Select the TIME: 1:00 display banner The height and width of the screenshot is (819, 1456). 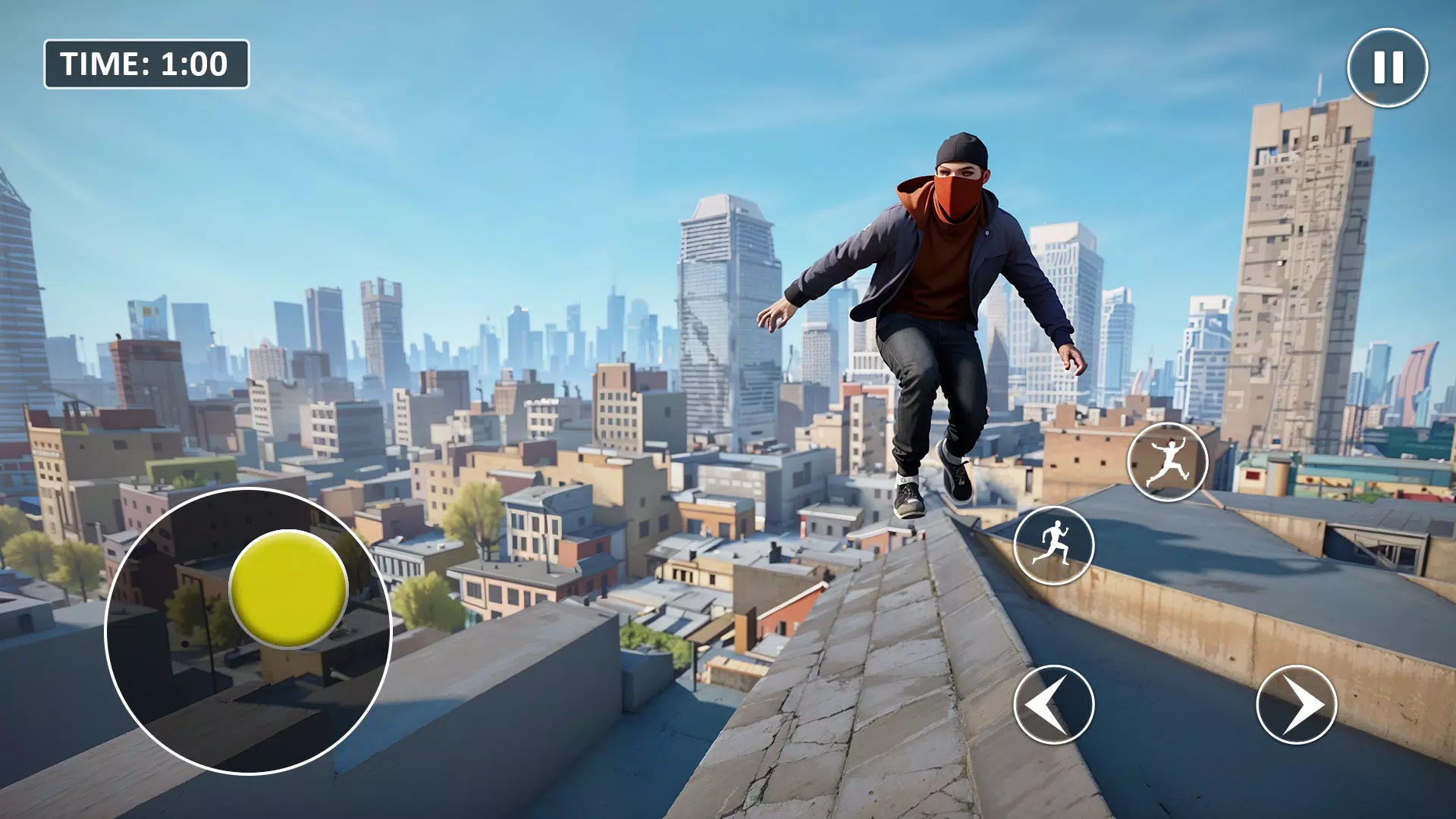146,64
